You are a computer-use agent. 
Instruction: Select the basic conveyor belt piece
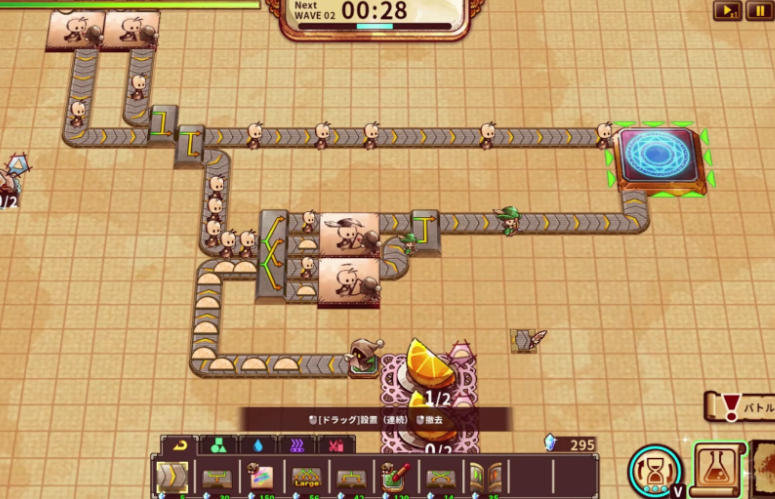(x=171, y=476)
